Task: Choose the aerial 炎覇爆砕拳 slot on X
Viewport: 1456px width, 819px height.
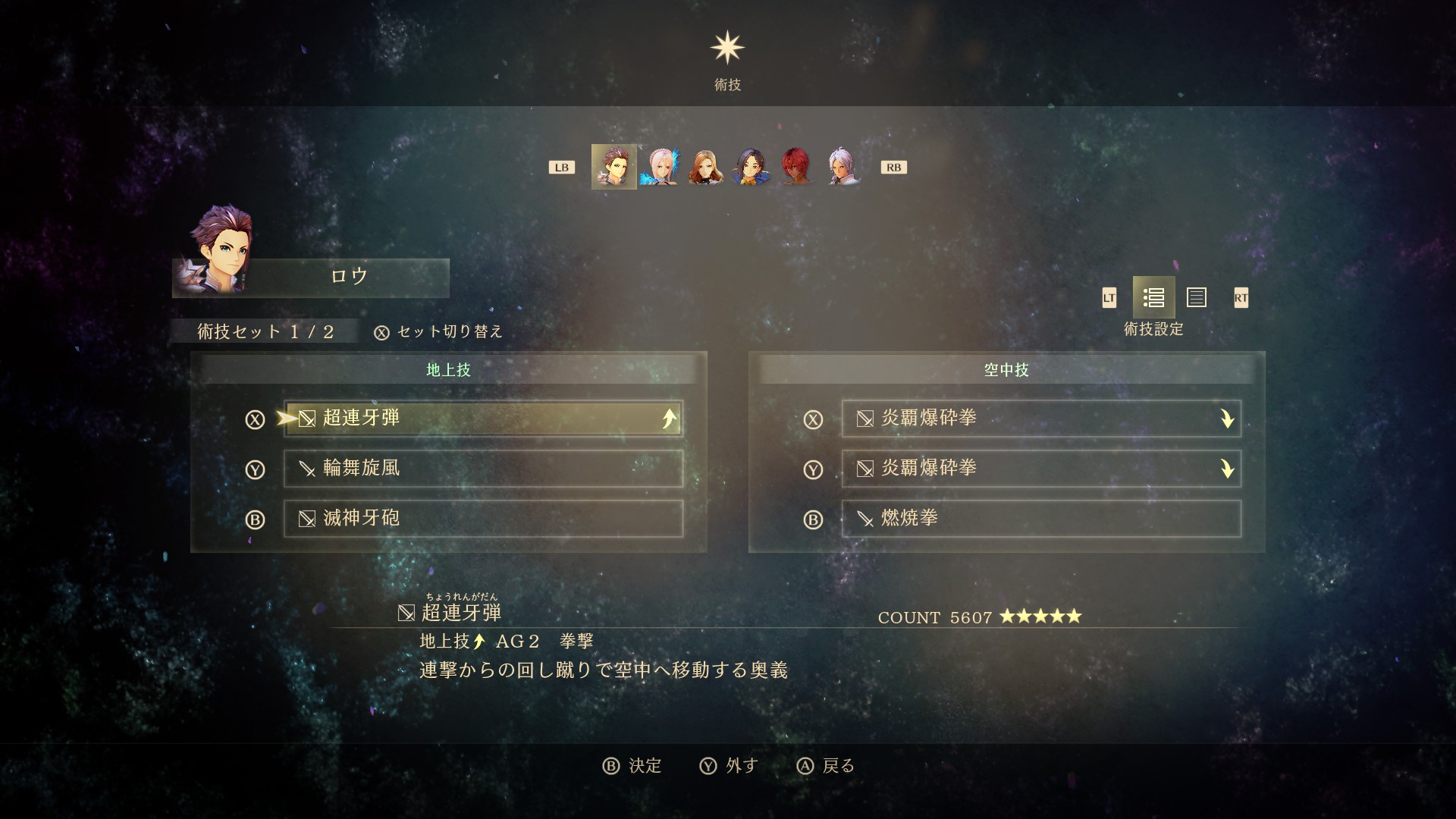Action: pyautogui.click(x=1040, y=419)
